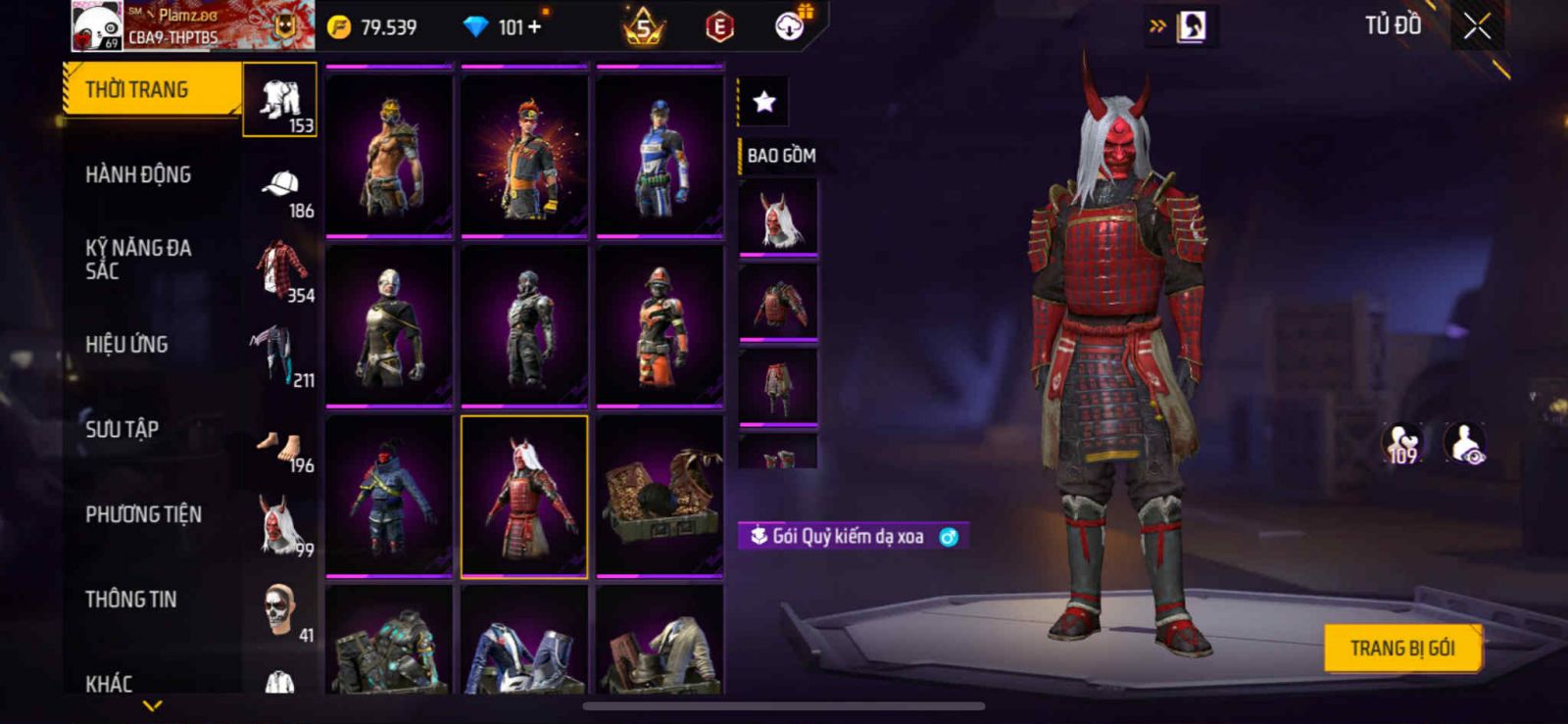Equip bundle with TRANG BỊ GÓI
This screenshot has width=1568, height=724.
coord(1401,649)
